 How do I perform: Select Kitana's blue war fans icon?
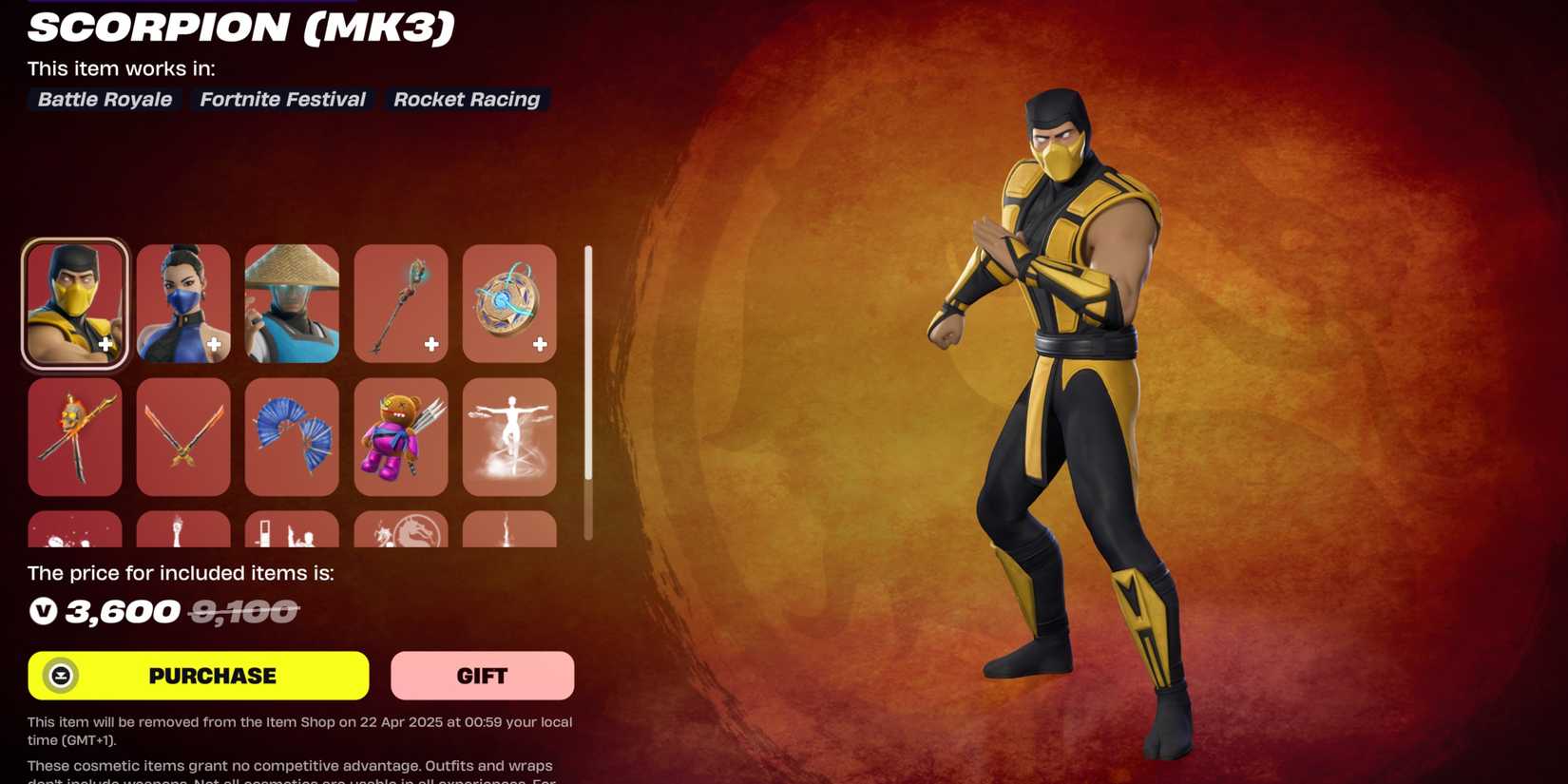292,437
